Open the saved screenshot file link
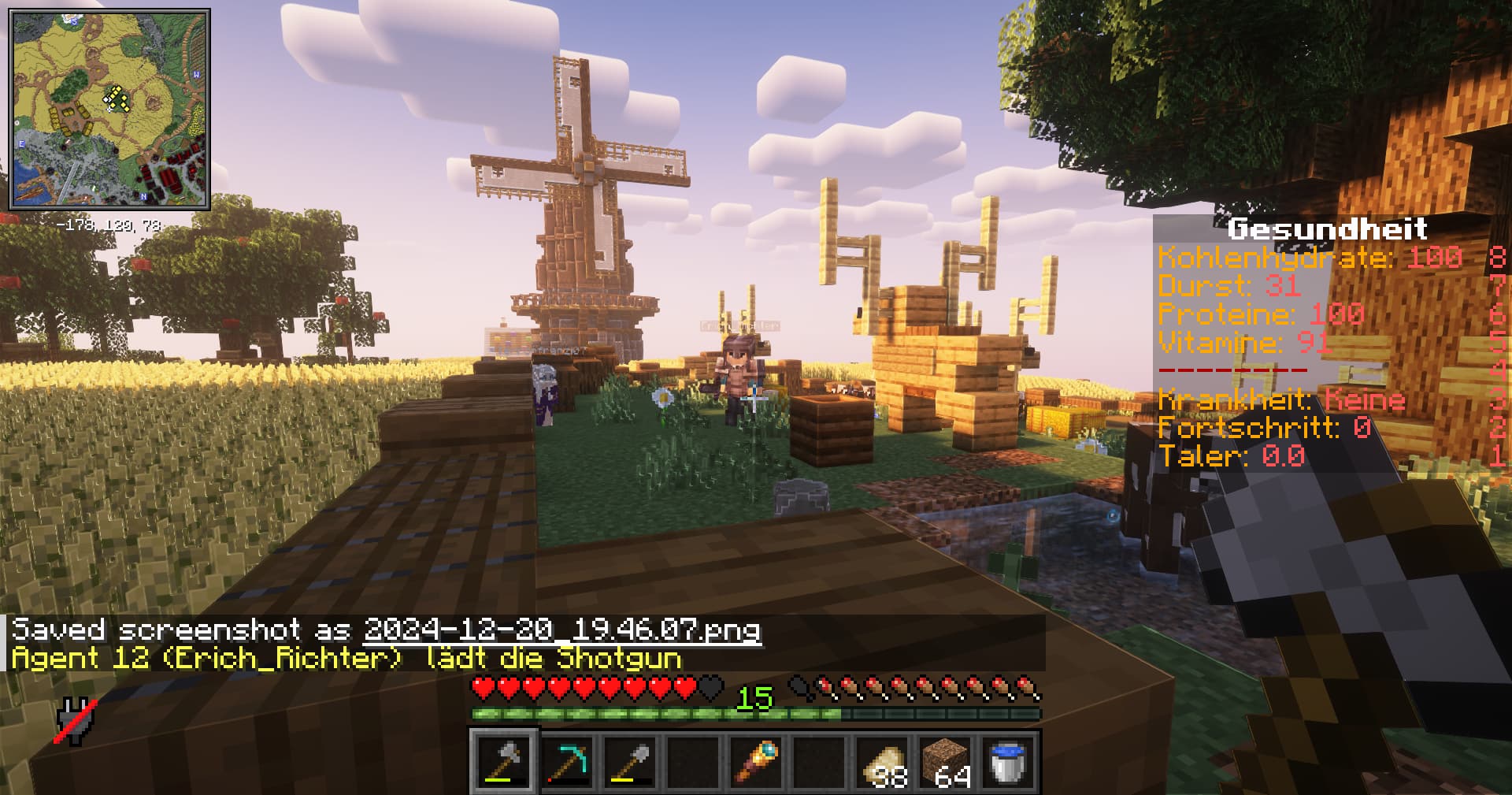Viewport: 1512px width, 795px height. 562,630
